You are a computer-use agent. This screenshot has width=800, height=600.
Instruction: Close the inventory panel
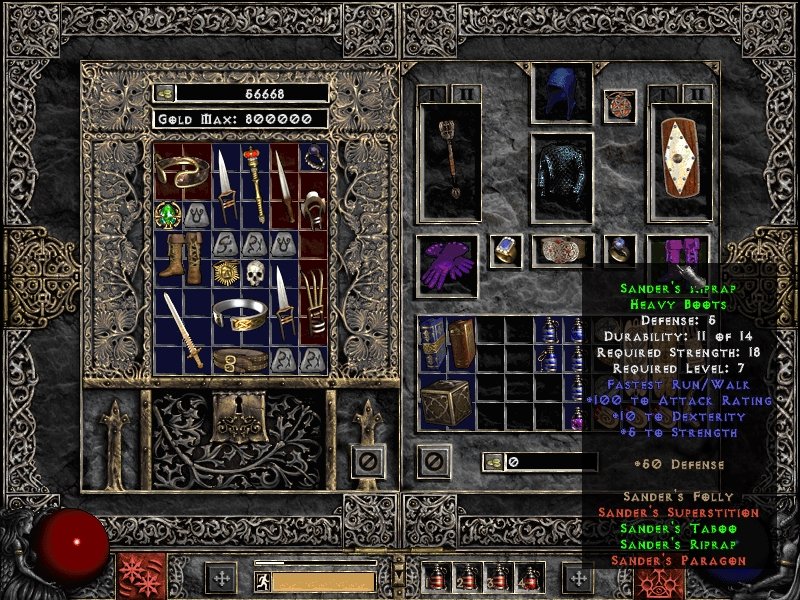433,462
